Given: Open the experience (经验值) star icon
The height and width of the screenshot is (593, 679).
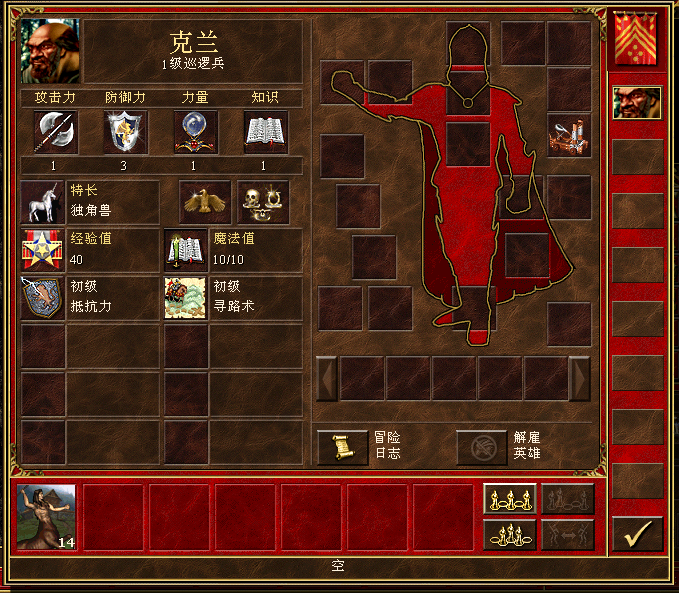Looking at the screenshot, I should (43, 250).
